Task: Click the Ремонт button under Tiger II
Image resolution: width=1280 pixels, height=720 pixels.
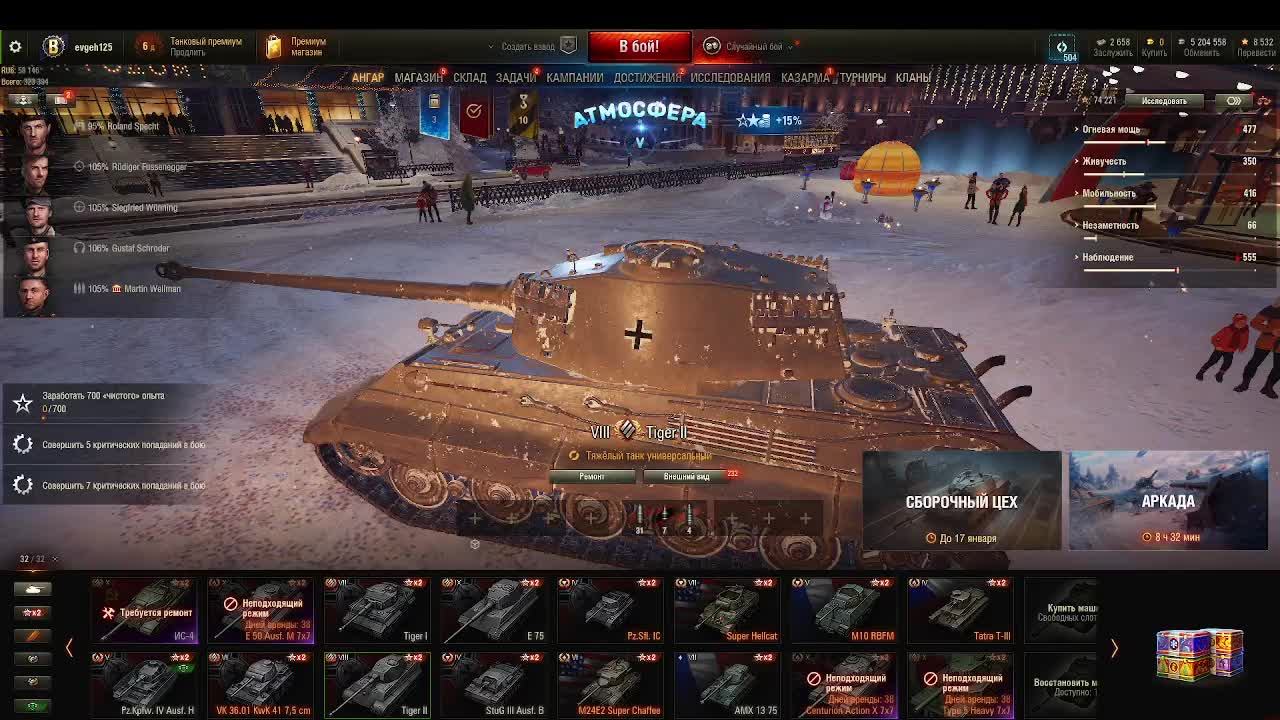Action: (x=592, y=477)
